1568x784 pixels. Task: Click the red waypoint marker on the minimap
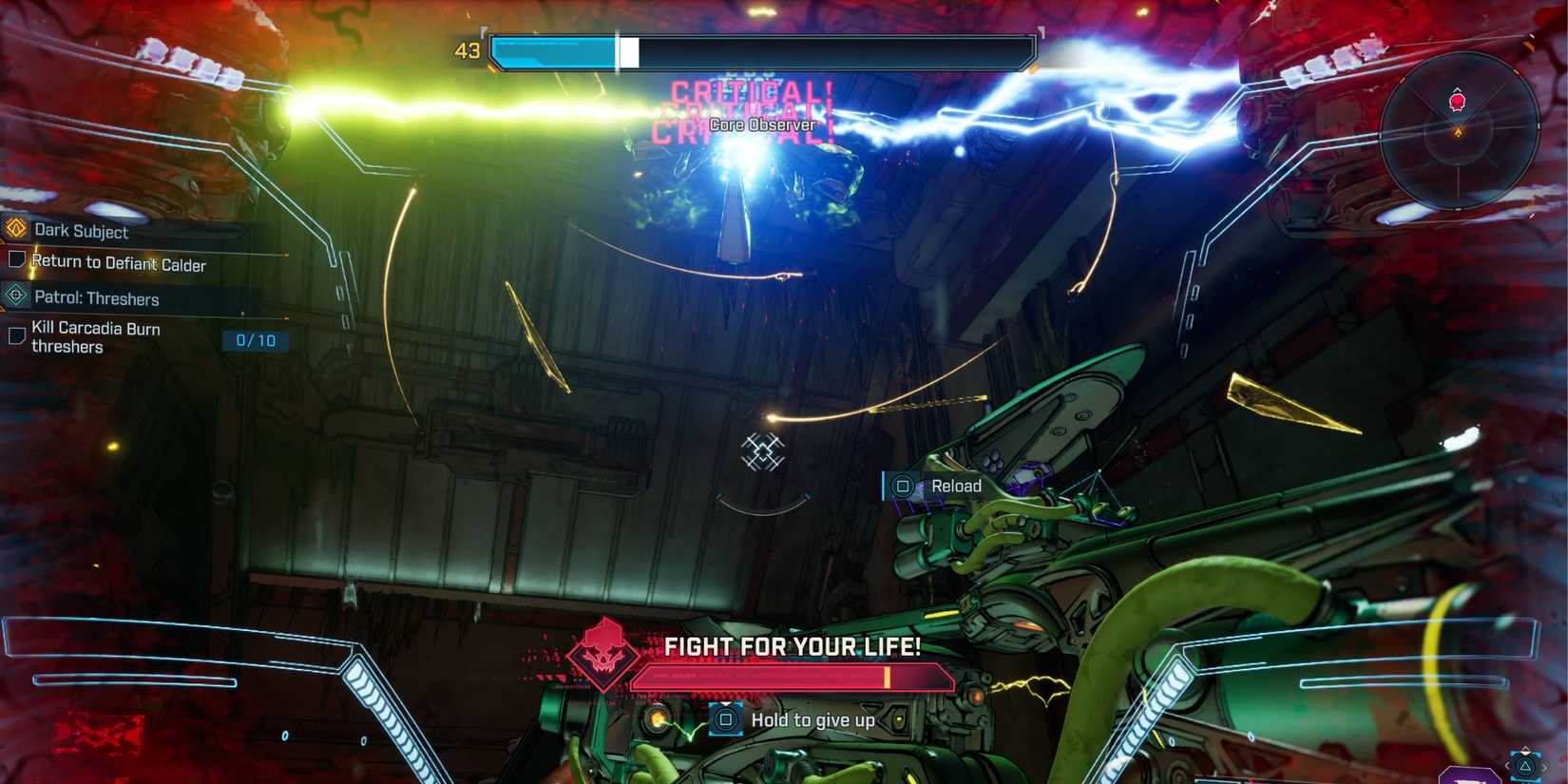(x=1455, y=99)
